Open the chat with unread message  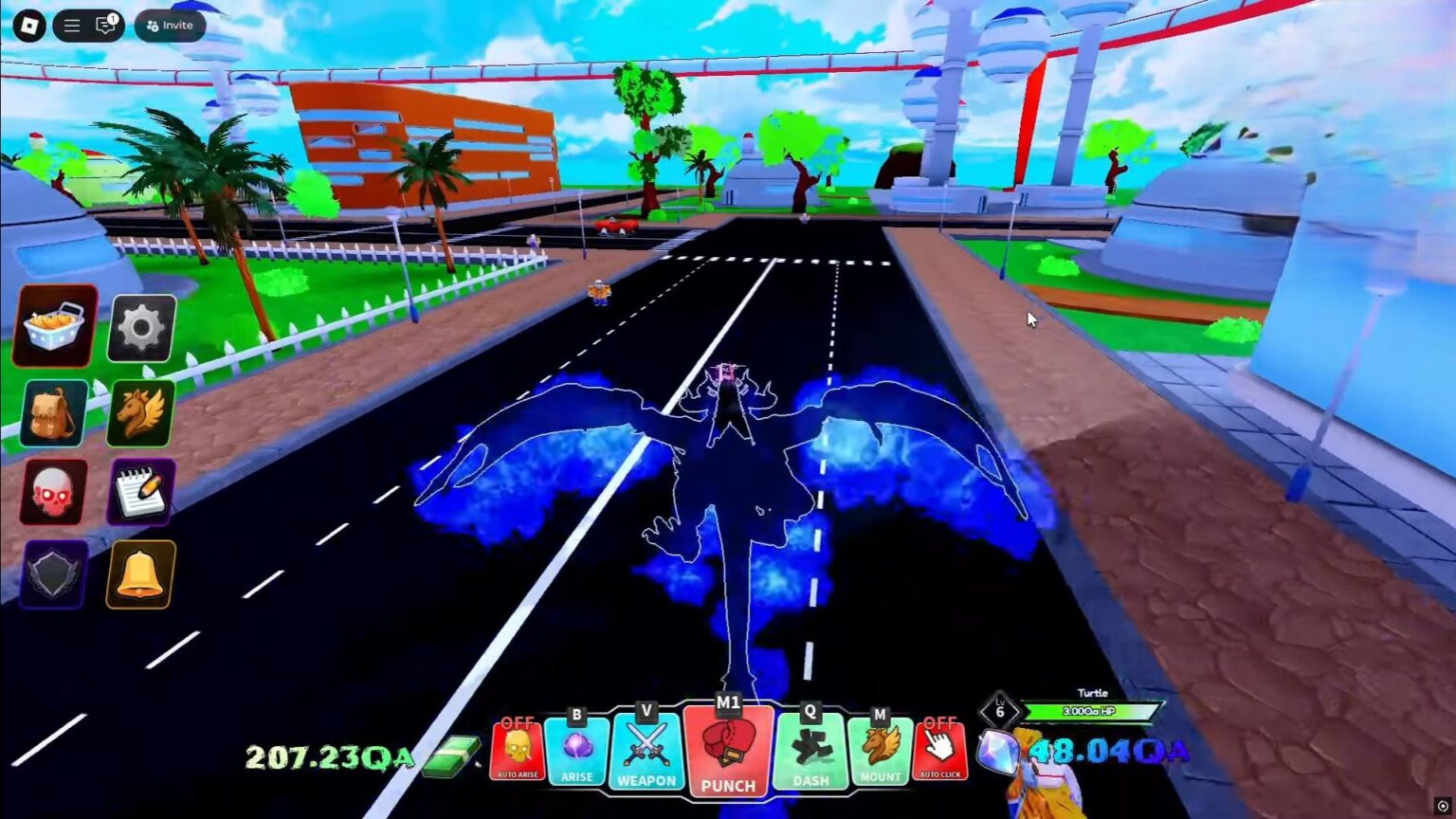104,25
